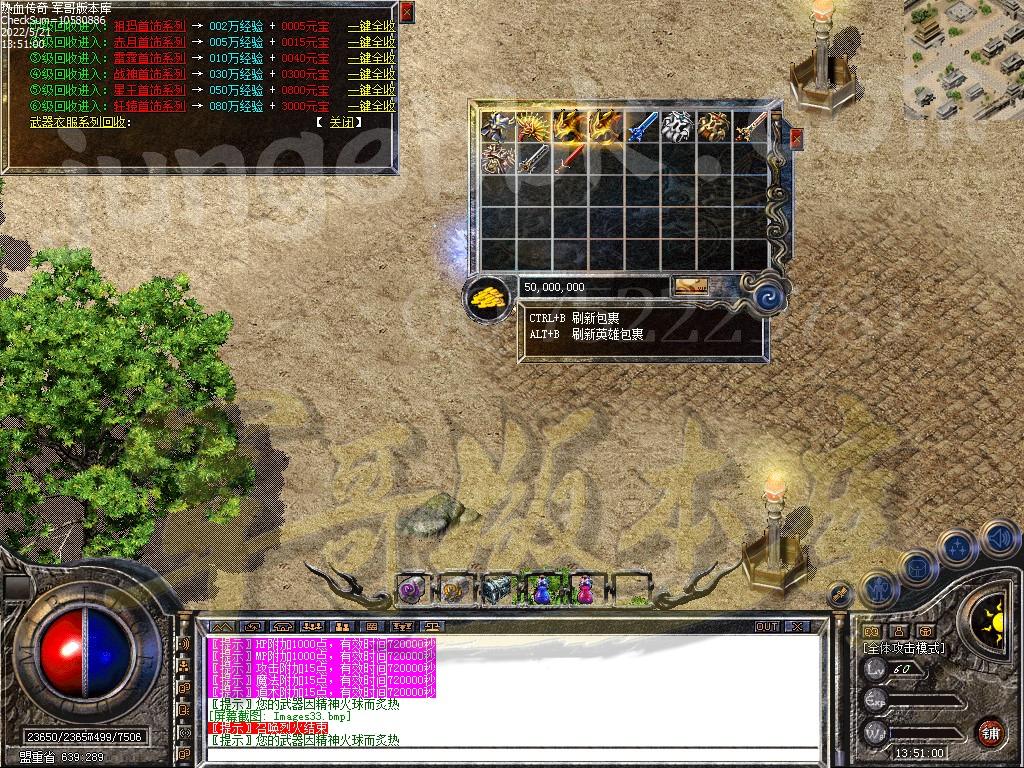Toggle the 全体攻击模式 attack mode label
The image size is (1024, 768).
903,648
